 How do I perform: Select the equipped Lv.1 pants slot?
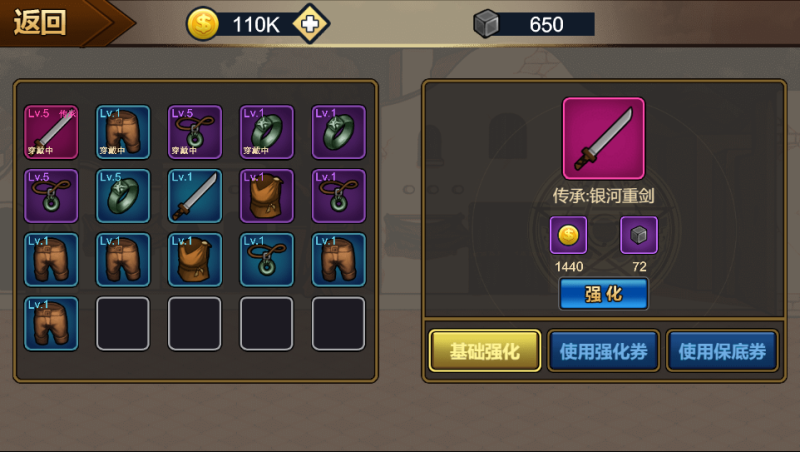(123, 131)
